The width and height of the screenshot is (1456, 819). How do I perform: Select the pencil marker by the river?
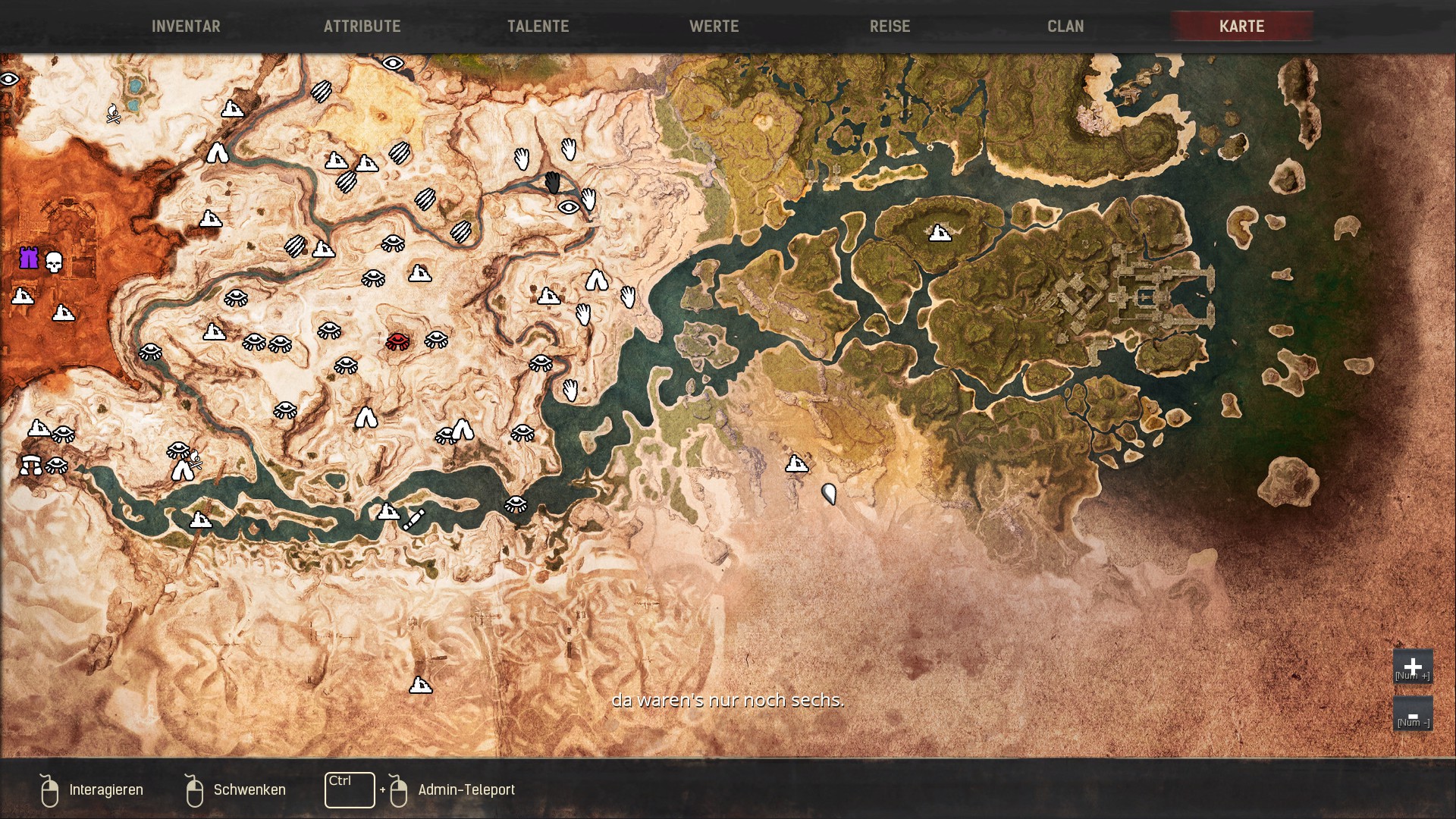[413, 519]
